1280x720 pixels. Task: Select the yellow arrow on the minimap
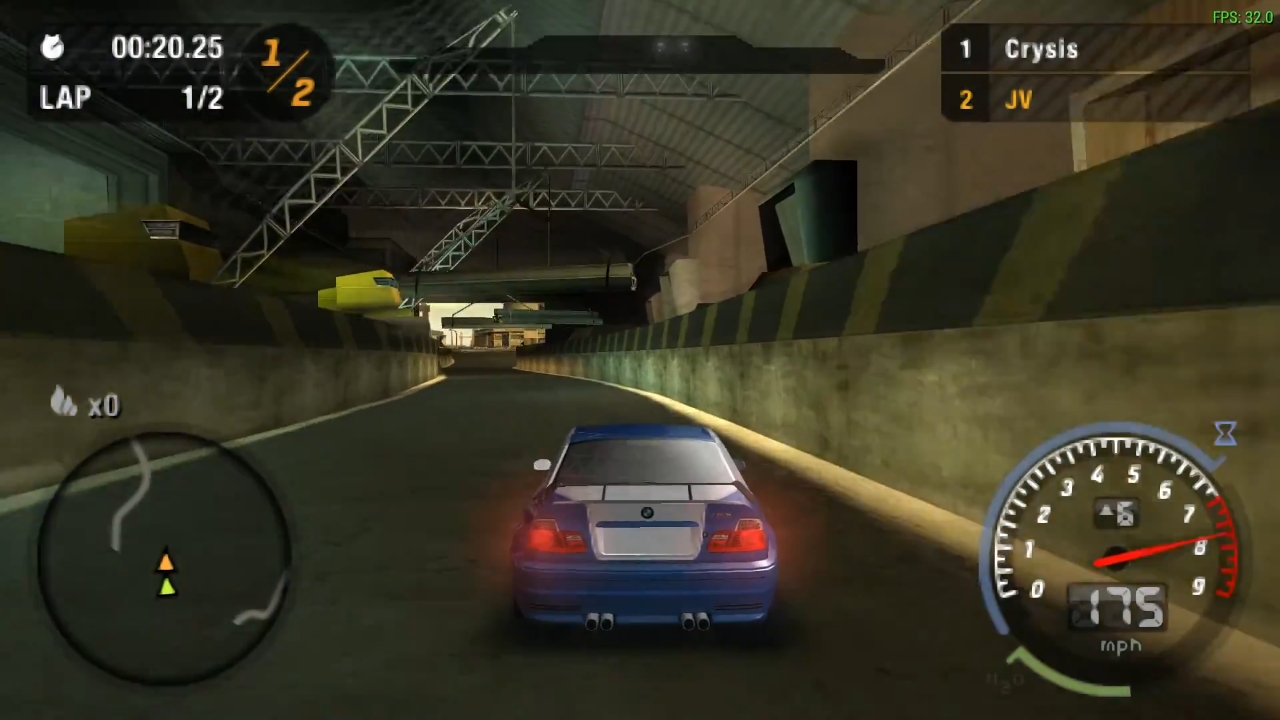(165, 563)
